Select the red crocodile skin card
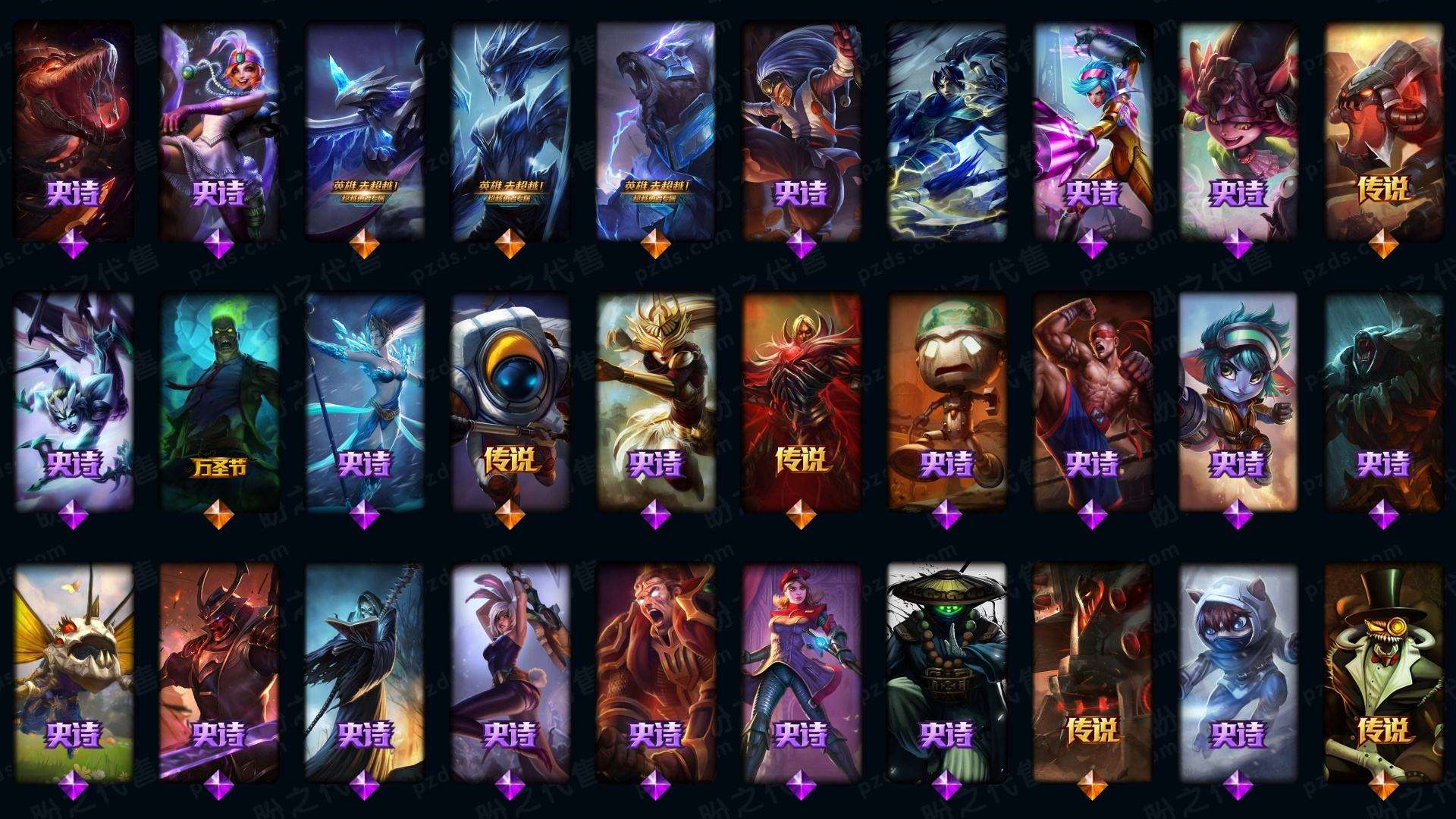This screenshot has width=1456, height=819. pyautogui.click(x=73, y=129)
